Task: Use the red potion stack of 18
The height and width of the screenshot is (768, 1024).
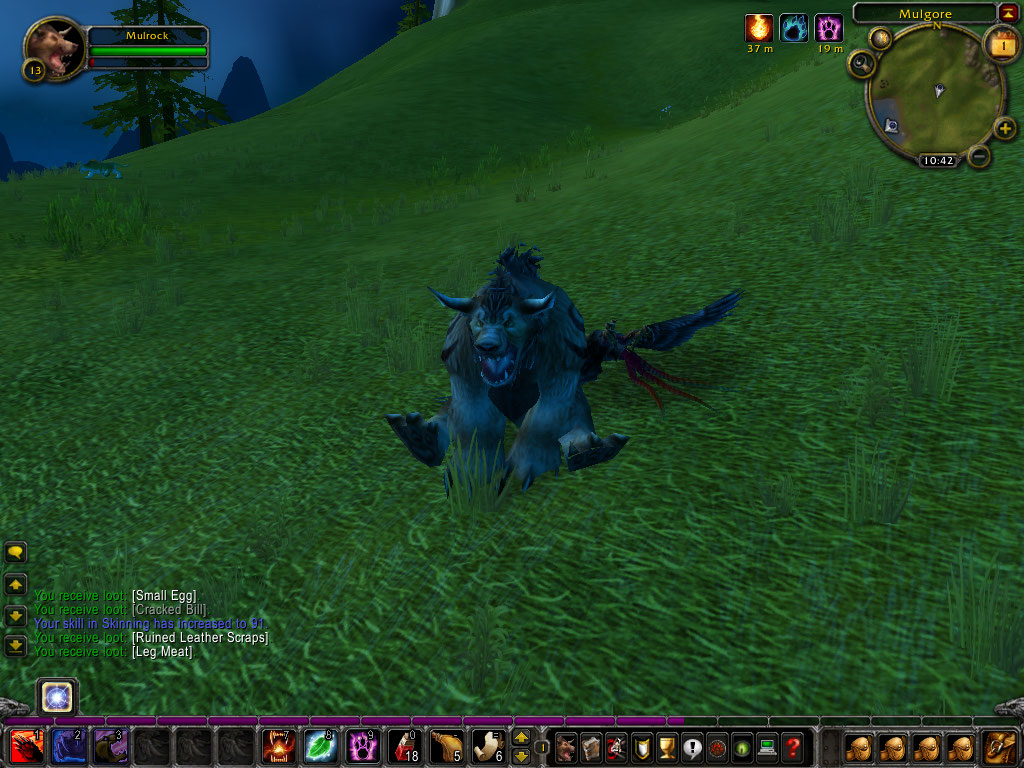Action: pos(405,746)
